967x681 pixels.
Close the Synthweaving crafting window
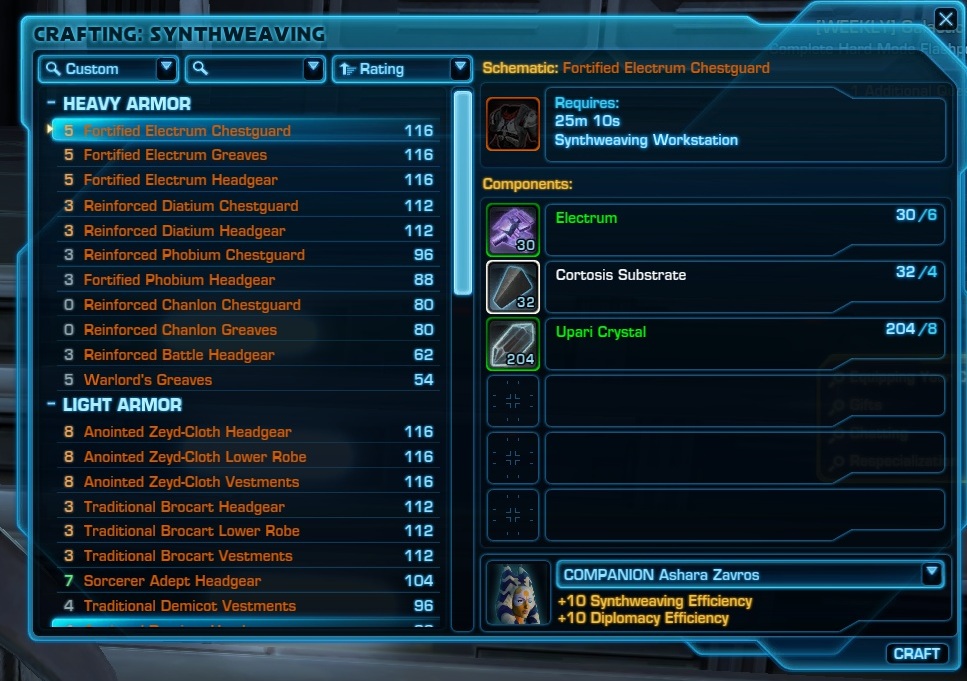click(x=945, y=18)
